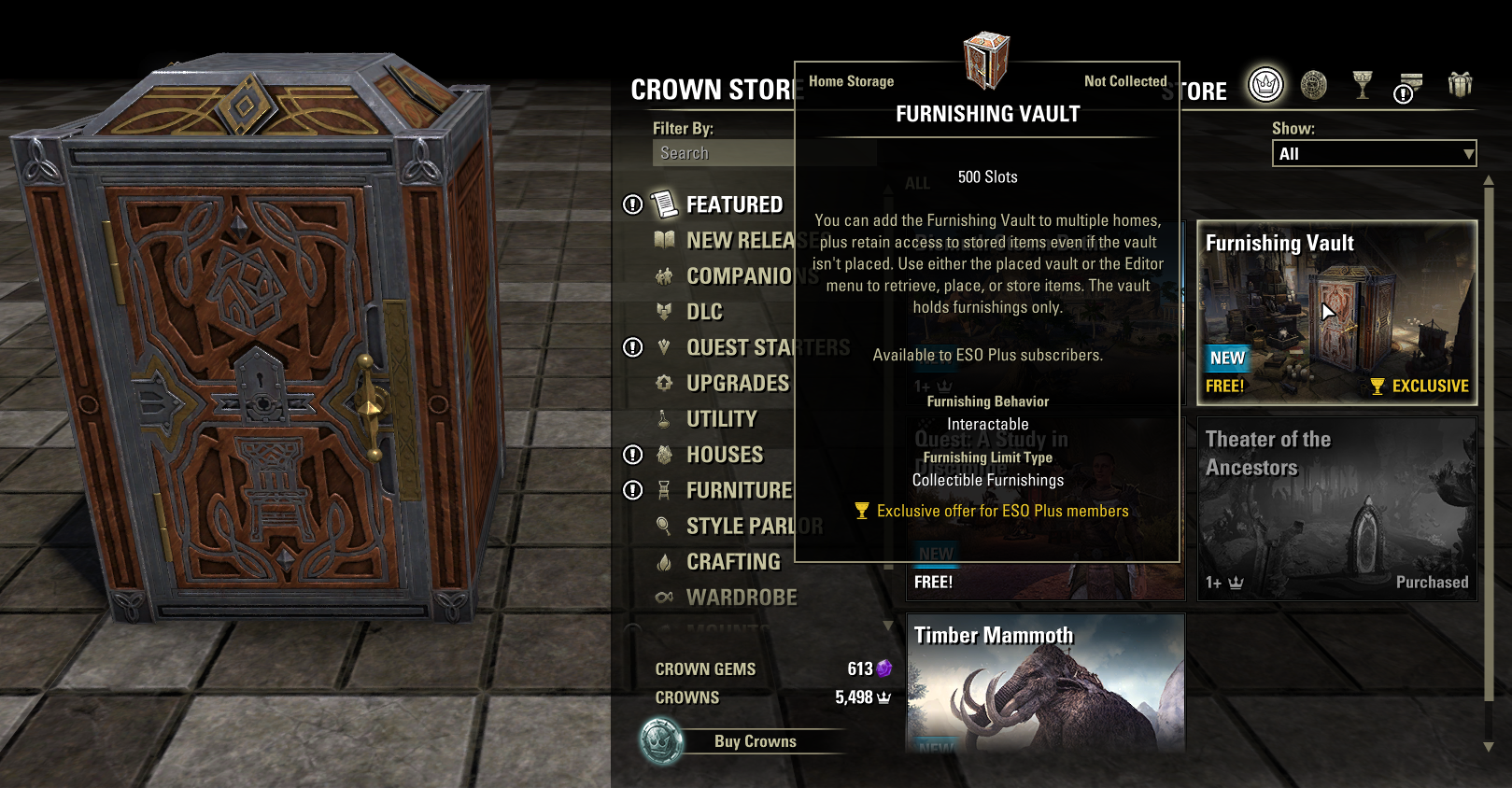Open the Furniture category

coord(739,490)
